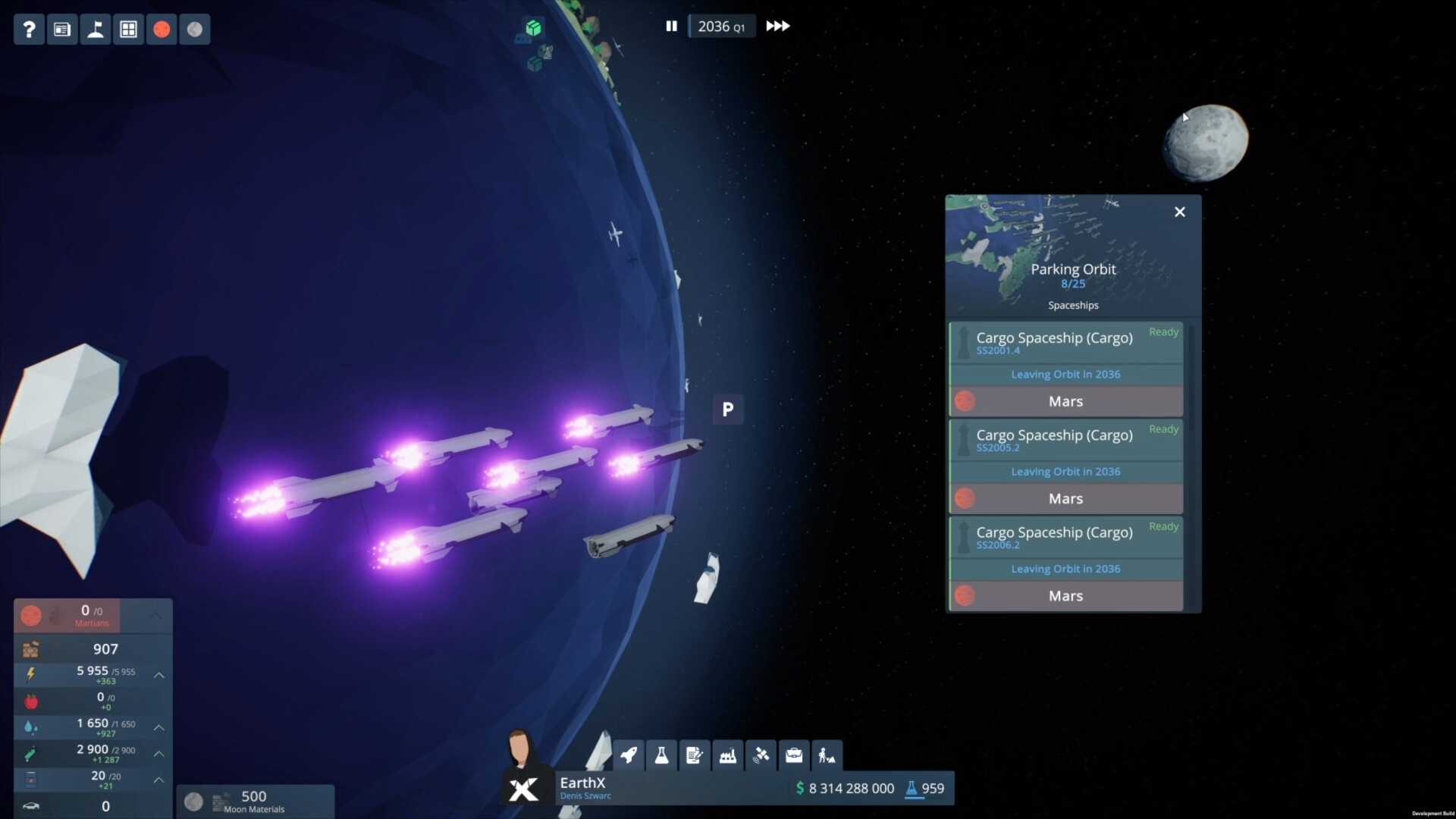The image size is (1456, 819).
Task: Switch to the Mars planet view
Action: 162,29
